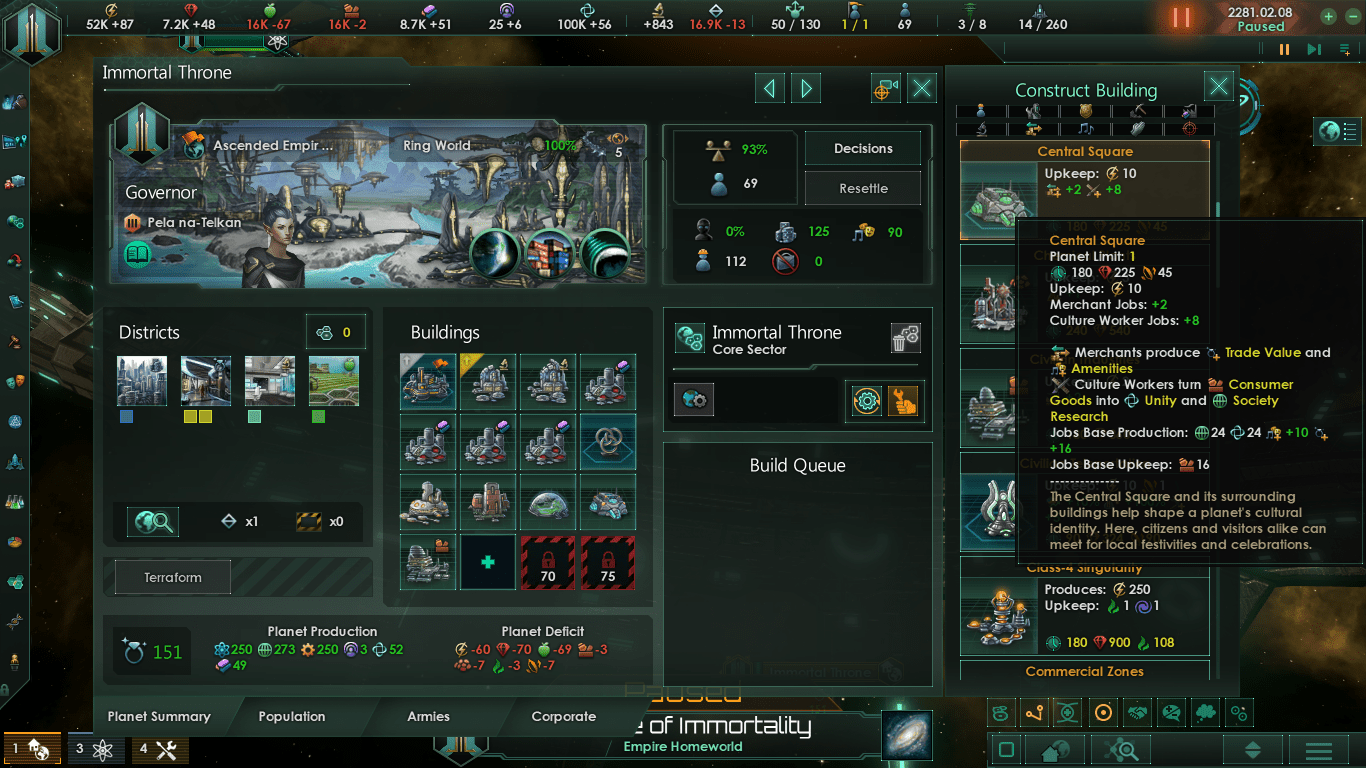Show the Corporate tab
The width and height of the screenshot is (1366, 768).
(x=563, y=716)
